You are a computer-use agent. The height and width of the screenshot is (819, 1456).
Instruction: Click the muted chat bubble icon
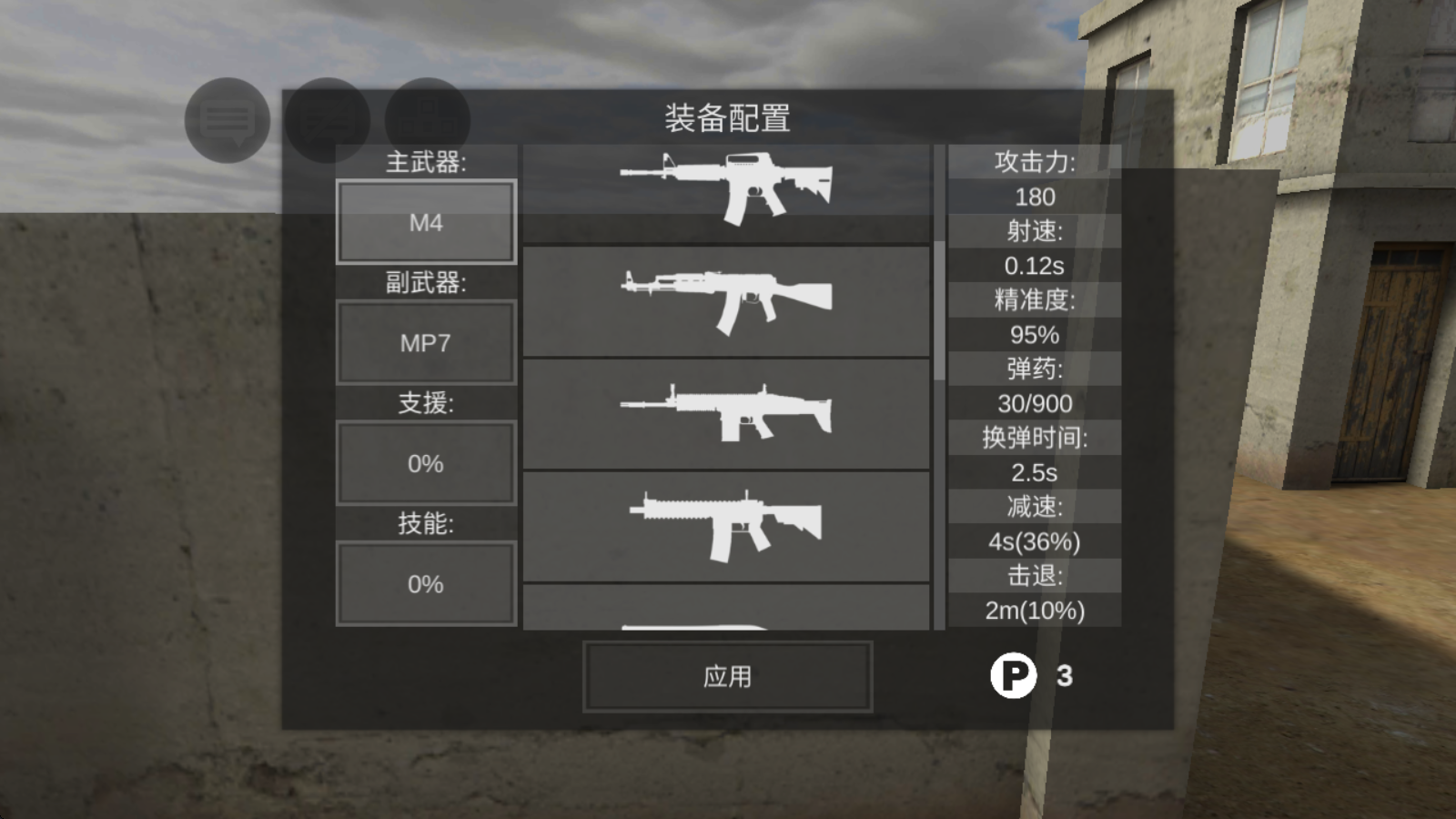(x=329, y=119)
